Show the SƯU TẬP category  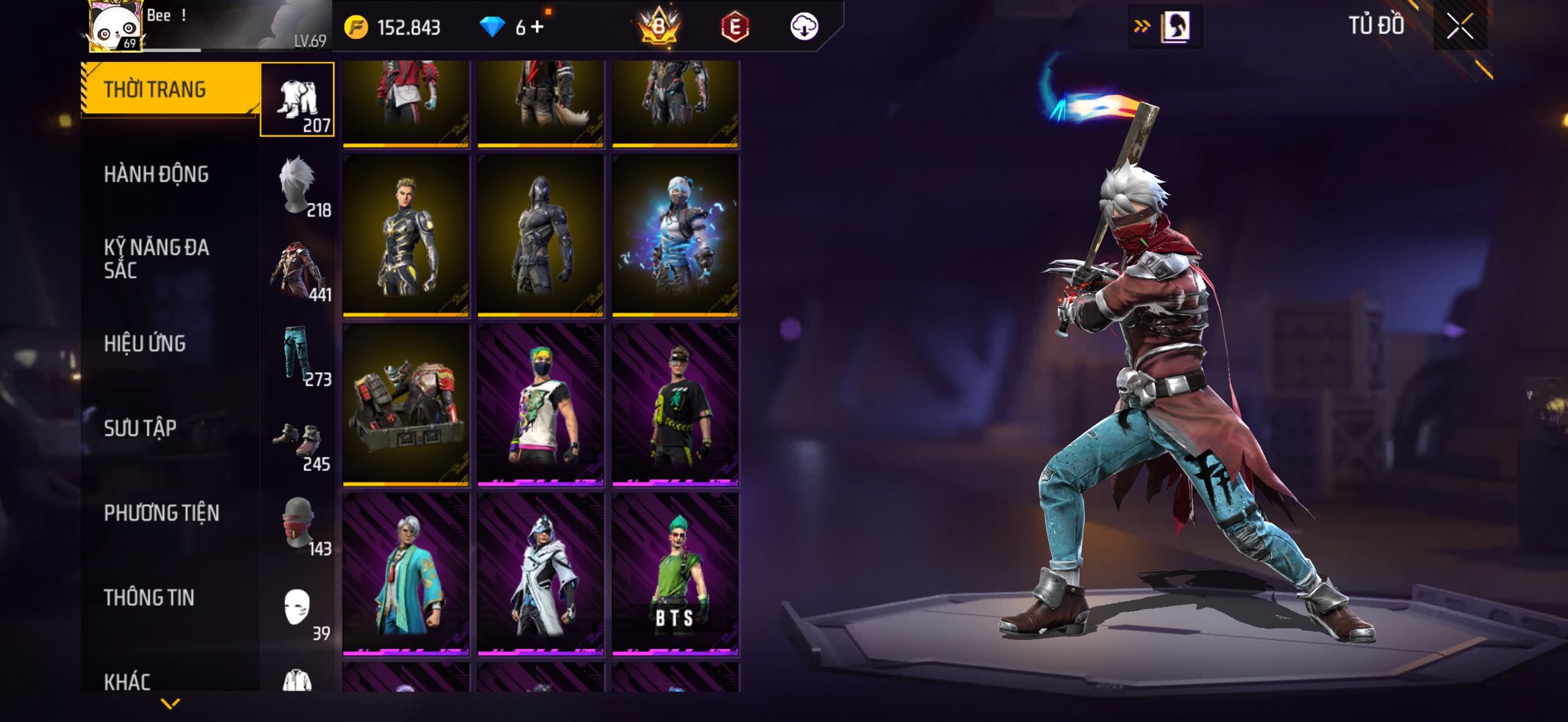coord(140,428)
